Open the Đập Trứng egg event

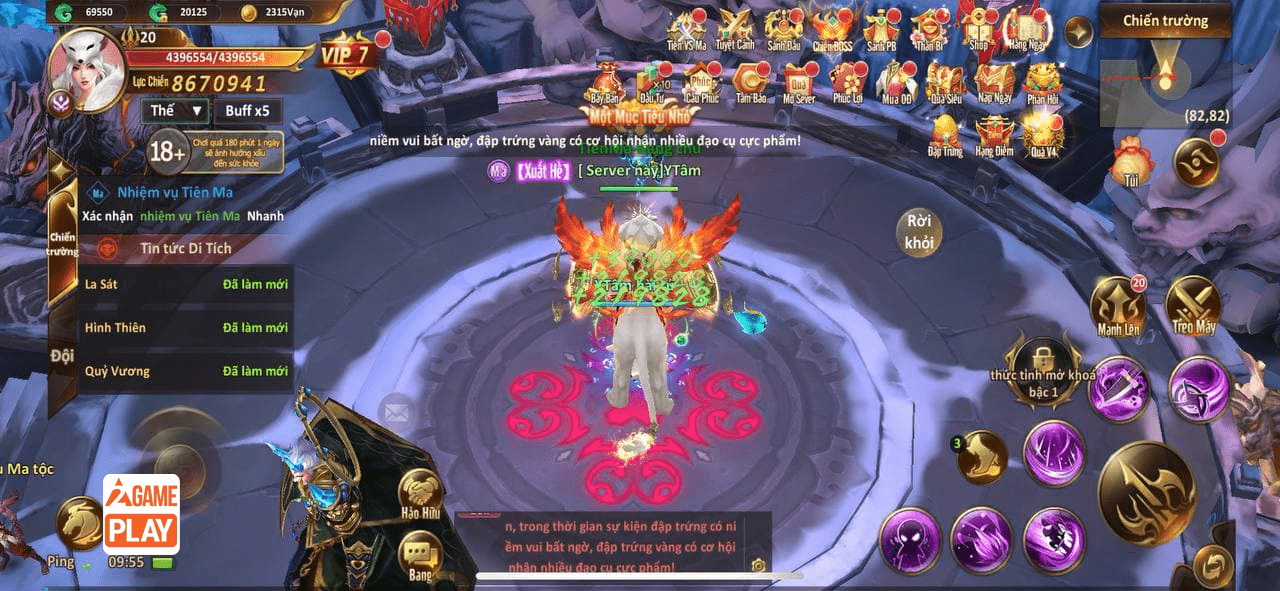point(945,134)
